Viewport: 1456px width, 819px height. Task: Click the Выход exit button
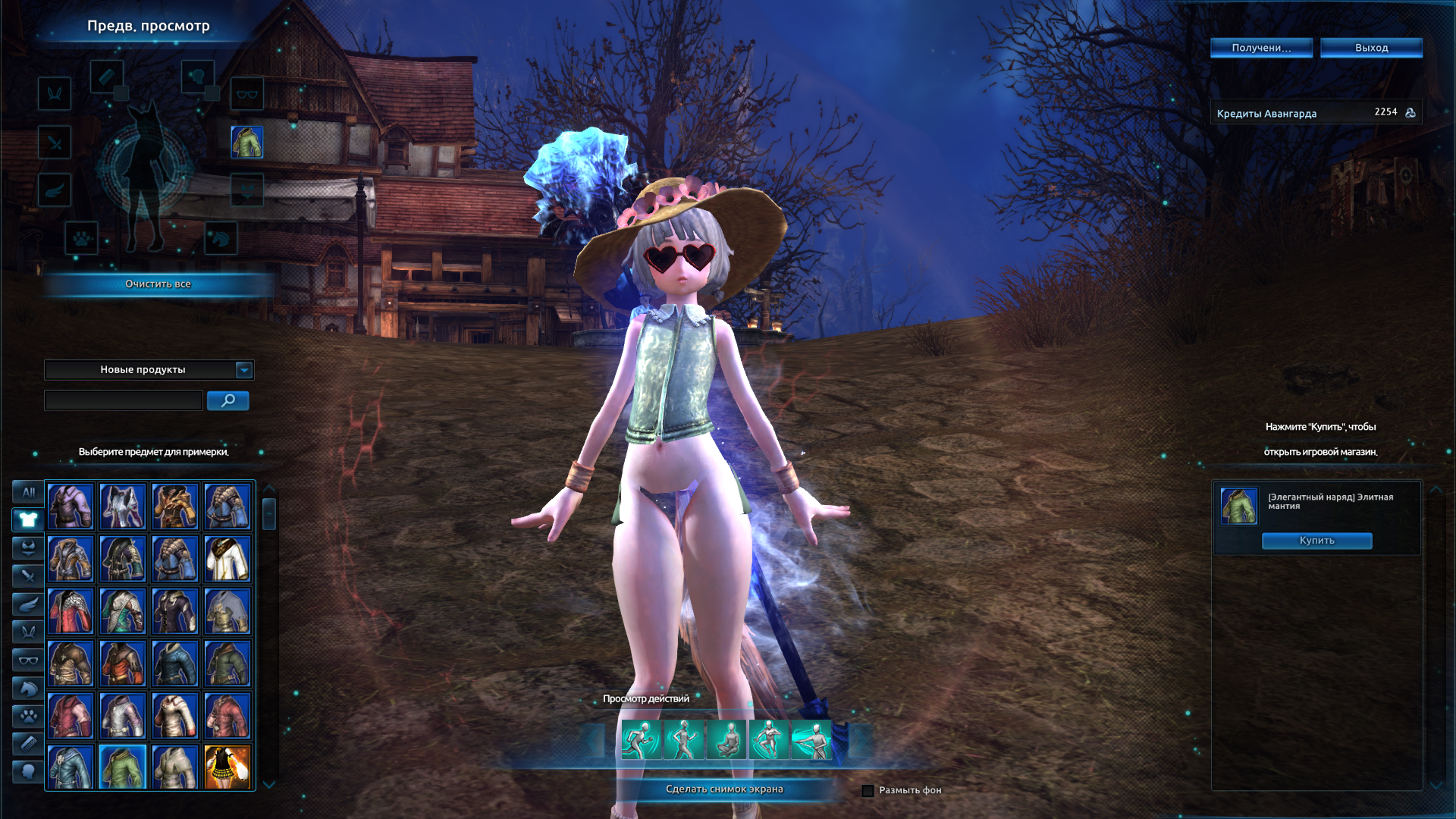1371,48
